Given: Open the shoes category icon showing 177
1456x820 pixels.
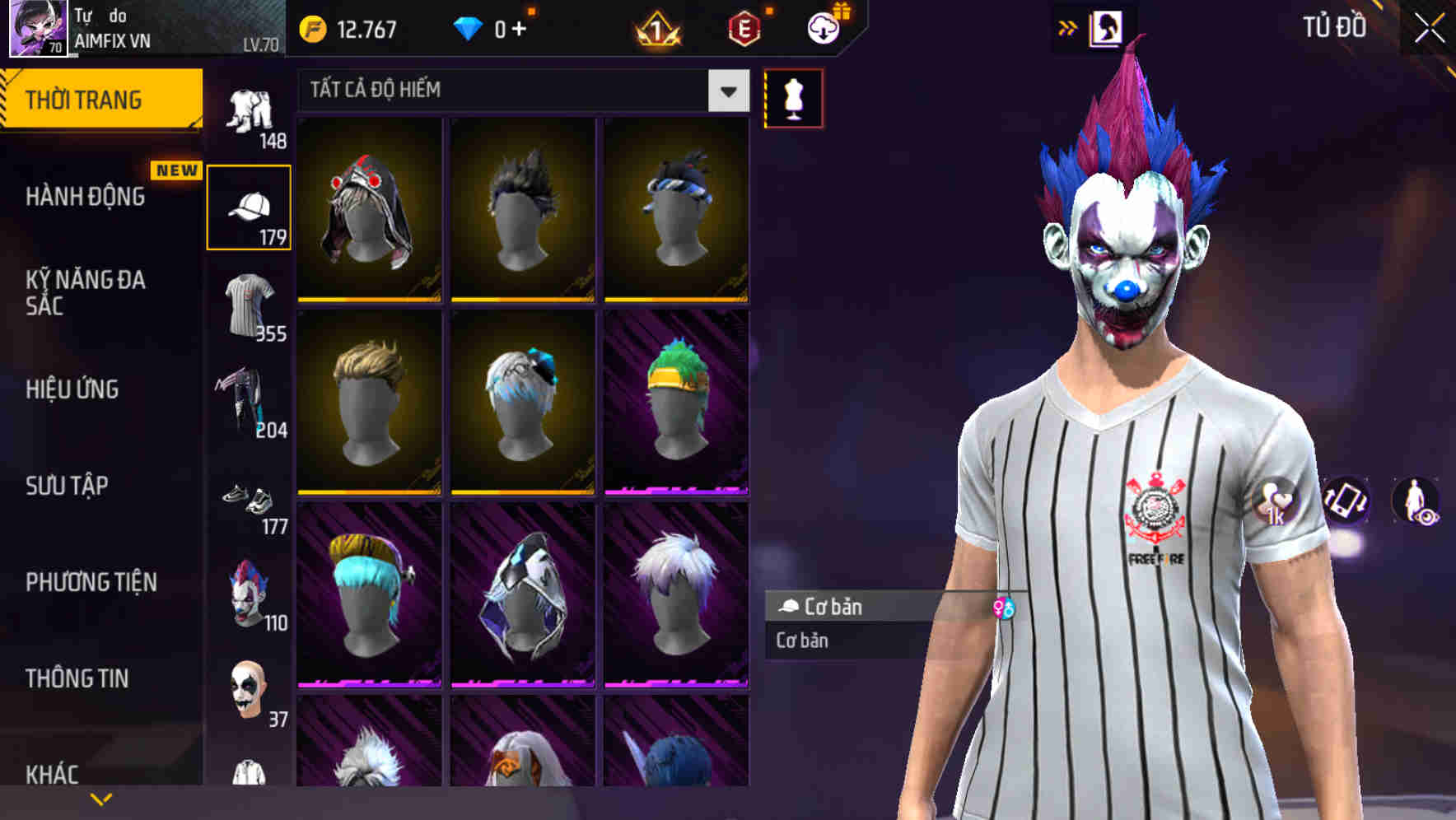Looking at the screenshot, I should click(x=249, y=500).
